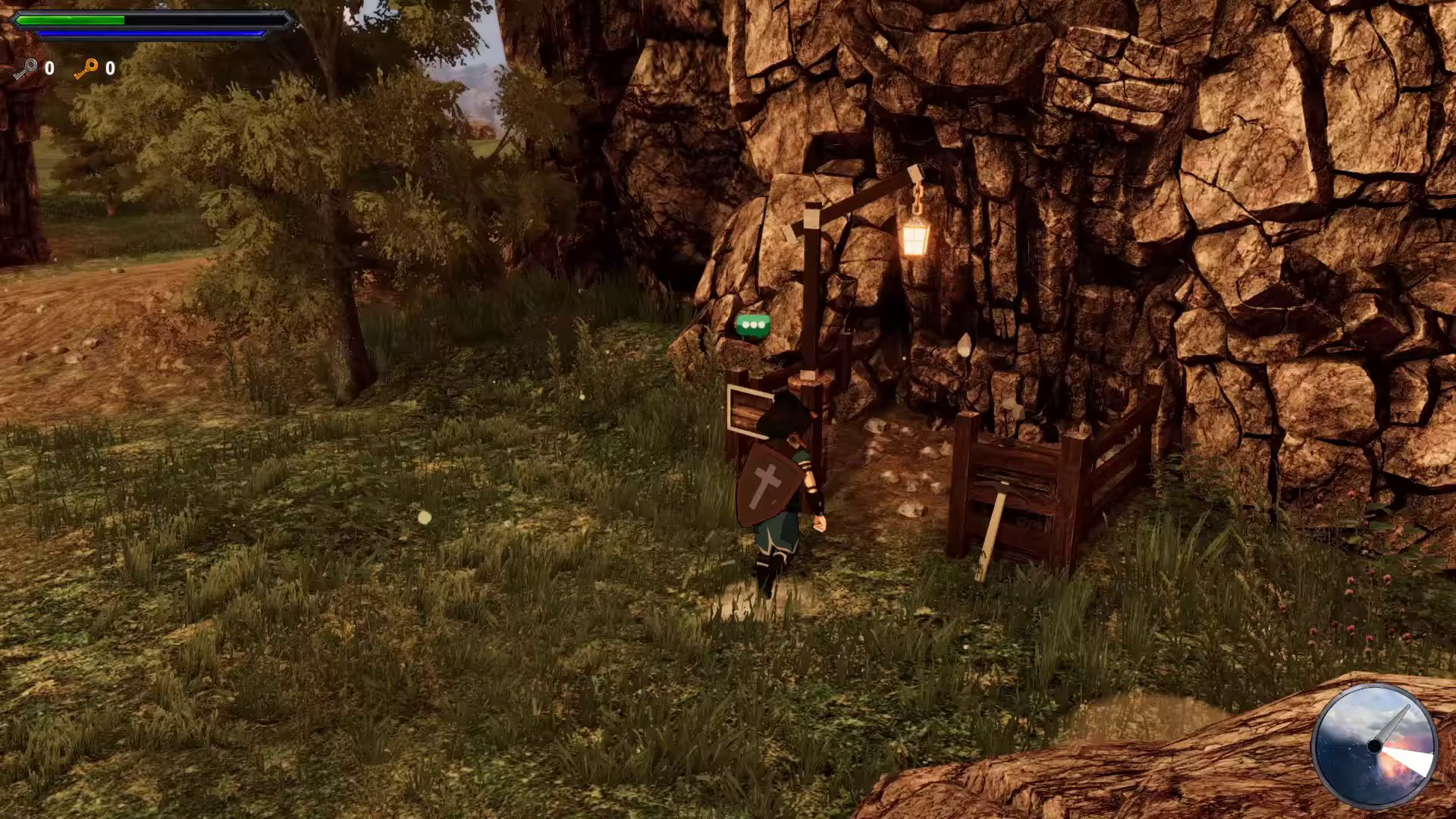Click the green speech bubble indicator
The width and height of the screenshot is (1456, 819).
coord(752,323)
